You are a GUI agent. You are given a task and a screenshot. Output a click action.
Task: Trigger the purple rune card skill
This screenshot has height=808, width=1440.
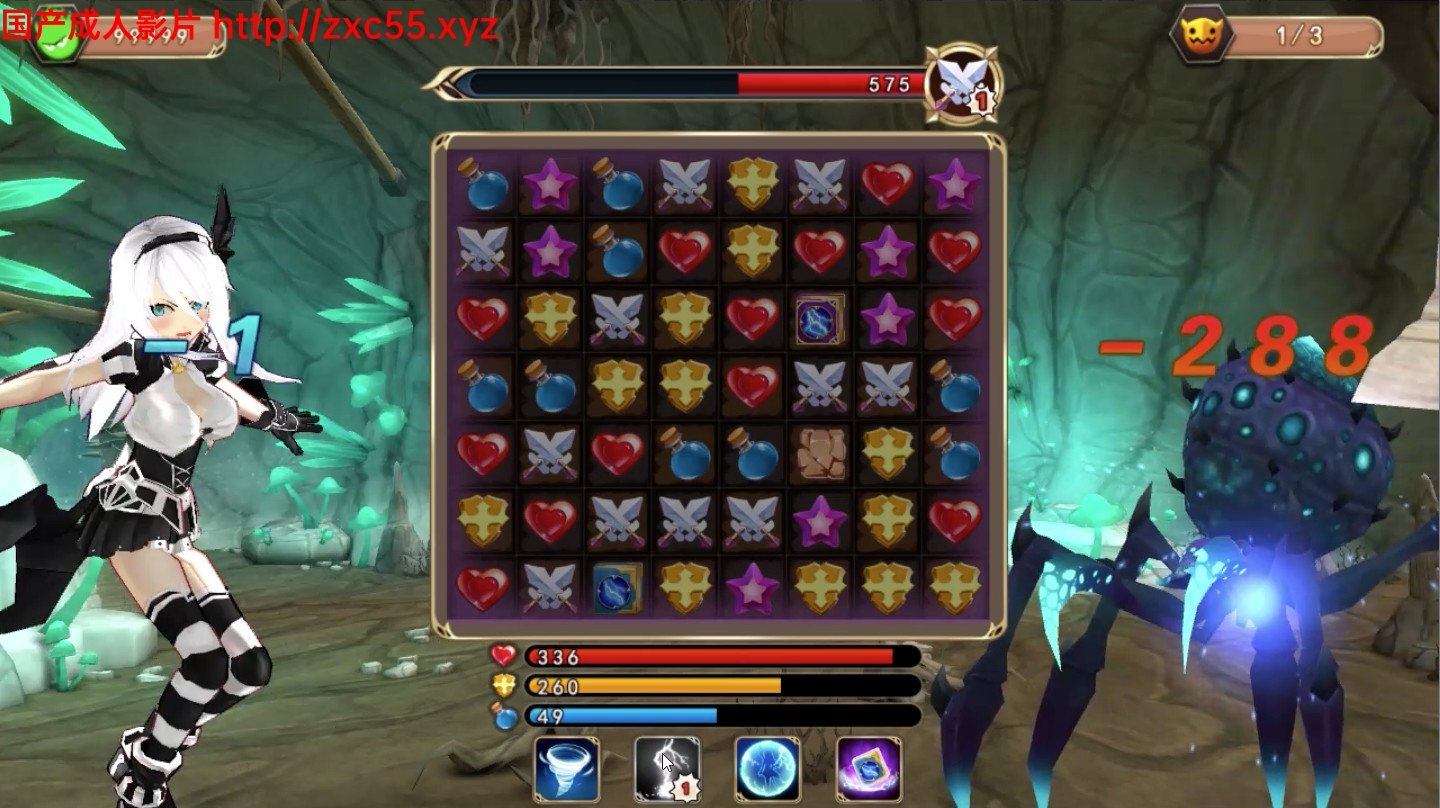tap(868, 769)
